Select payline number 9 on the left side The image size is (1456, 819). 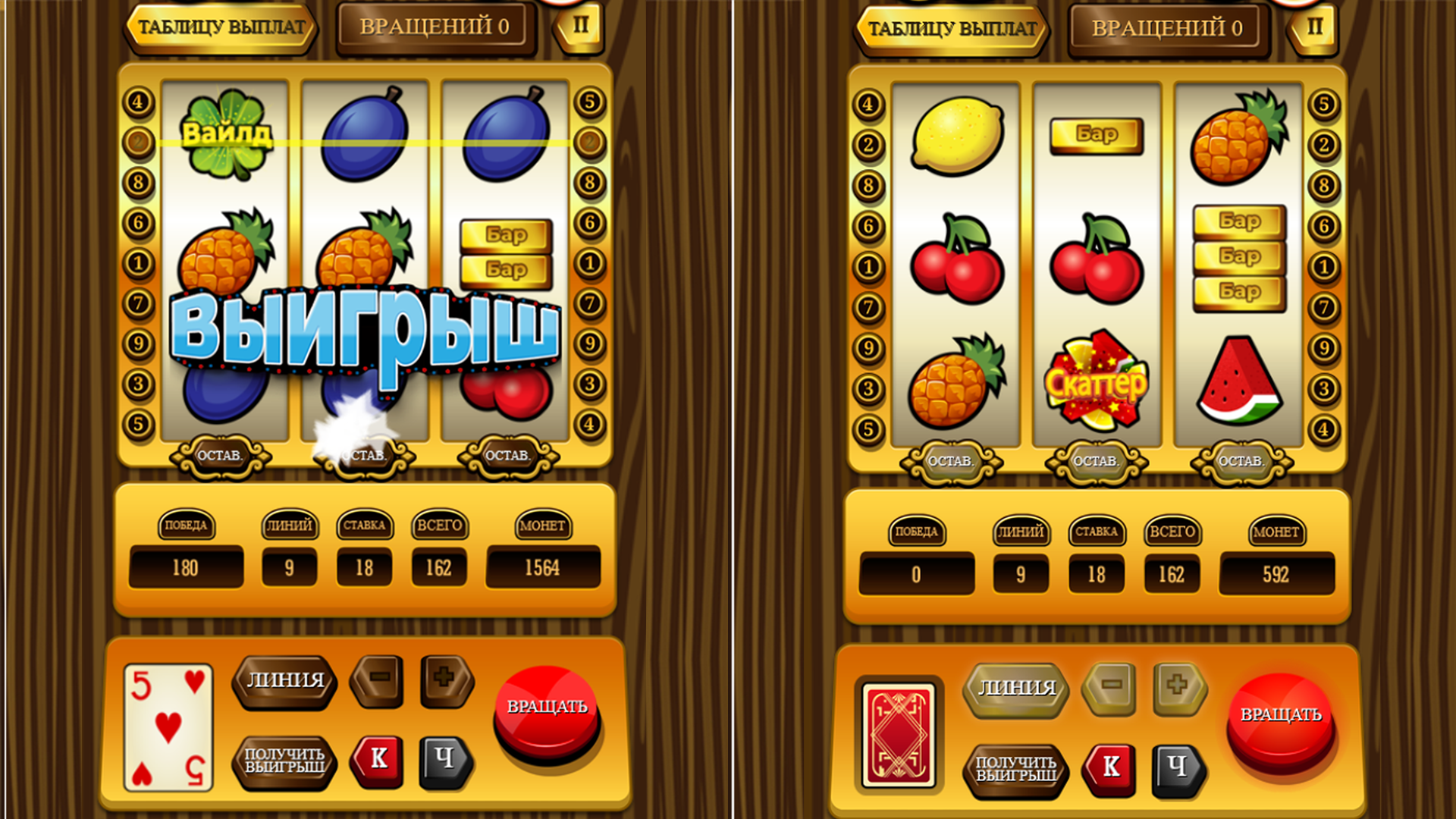pos(137,342)
